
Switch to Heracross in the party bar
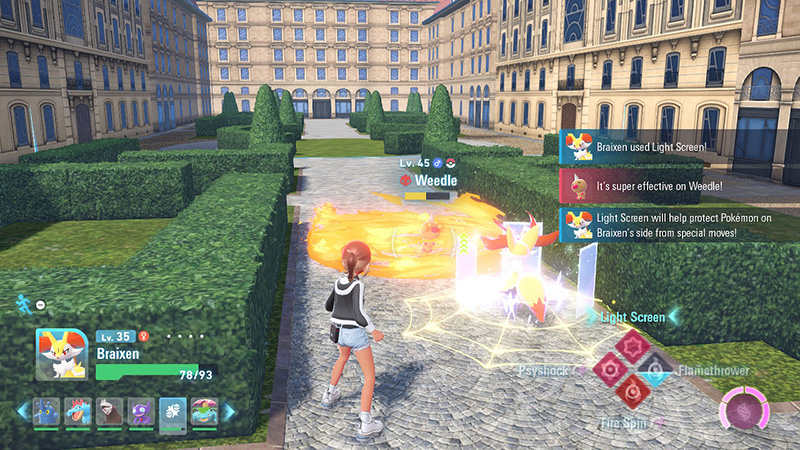[x=46, y=411]
